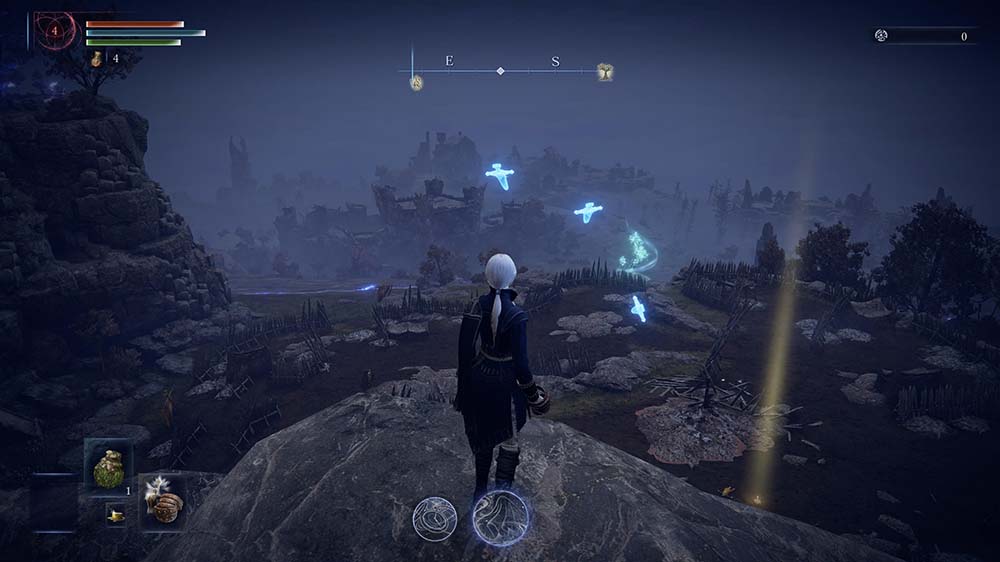Click the rune currency icon
This screenshot has width=1000, height=562.
(881, 36)
